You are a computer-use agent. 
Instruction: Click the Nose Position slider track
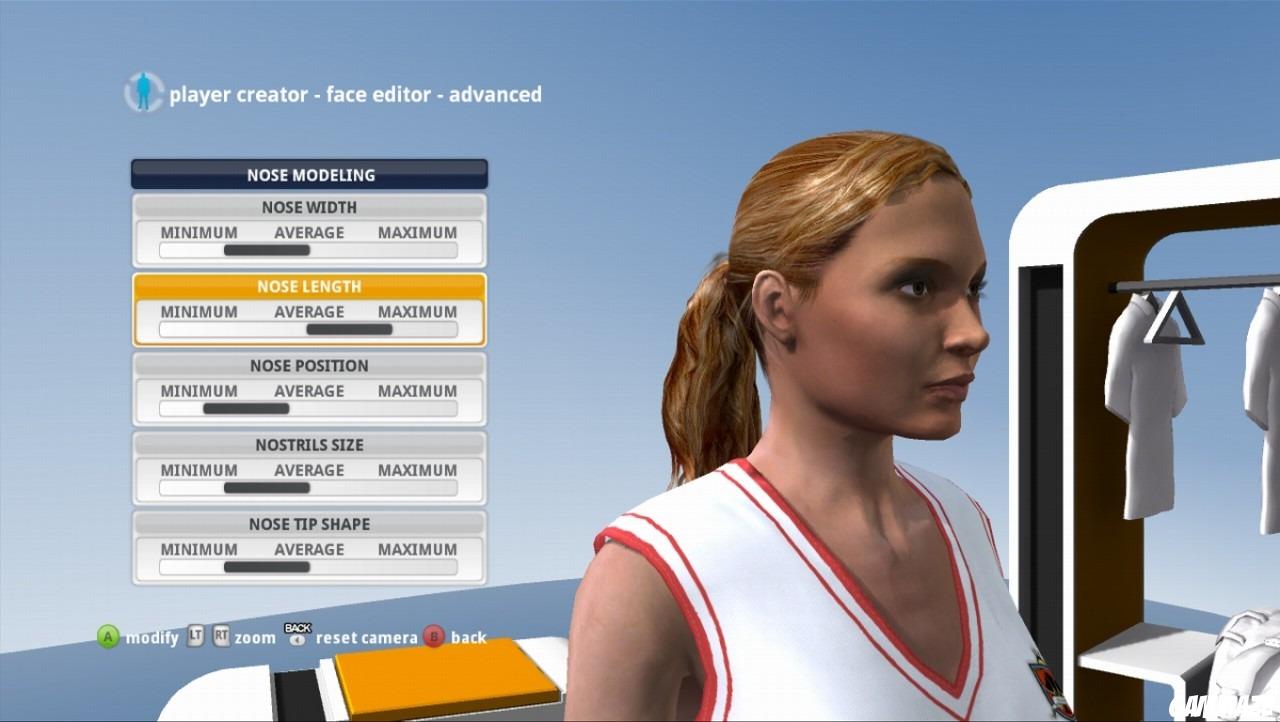(308, 408)
